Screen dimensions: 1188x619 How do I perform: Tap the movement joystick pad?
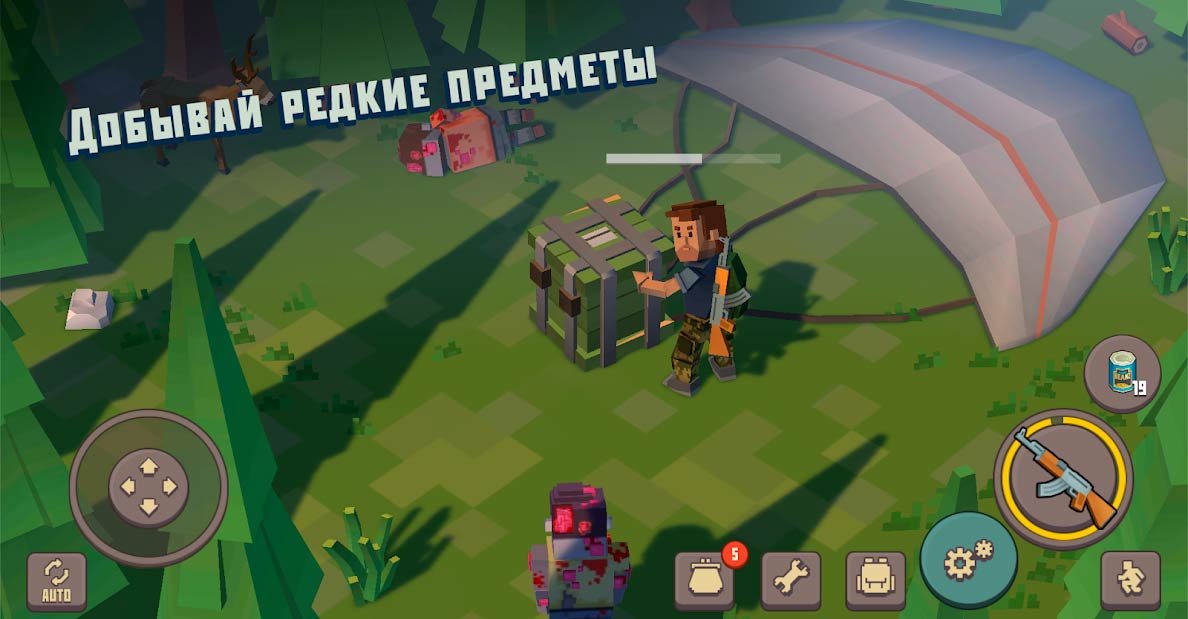click(148, 488)
